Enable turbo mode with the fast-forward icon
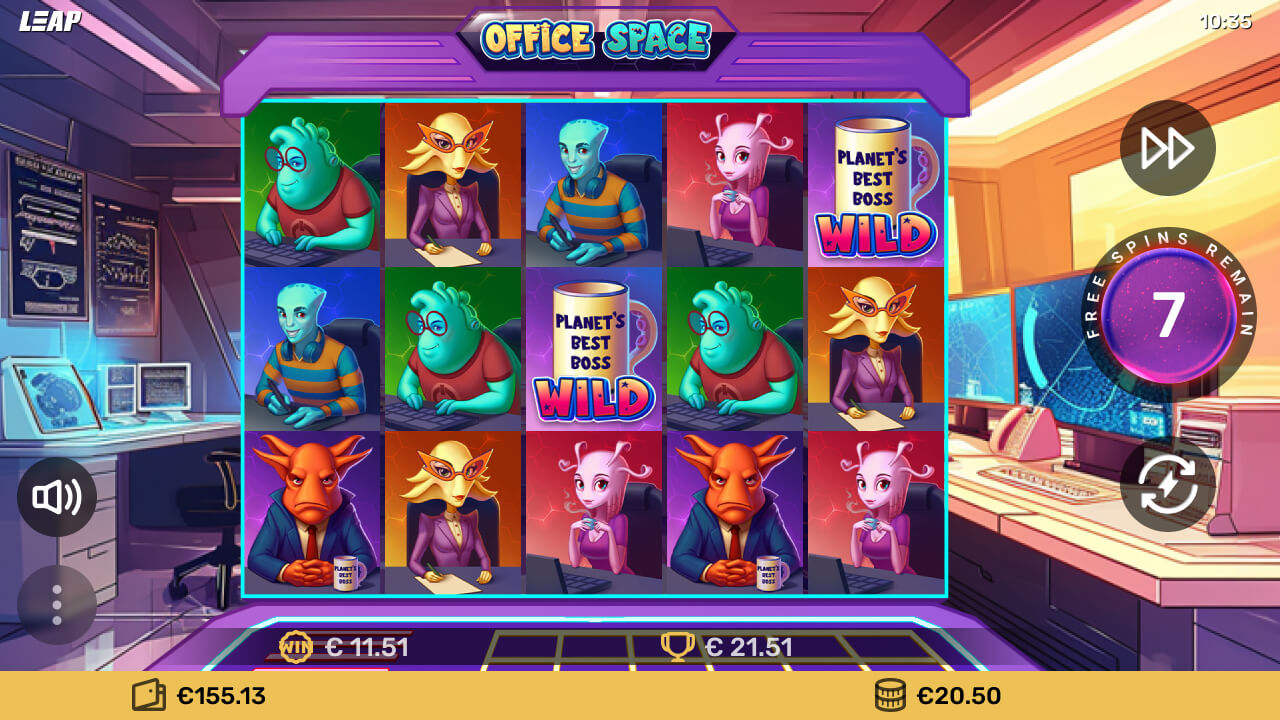The image size is (1280, 720). 1166,147
